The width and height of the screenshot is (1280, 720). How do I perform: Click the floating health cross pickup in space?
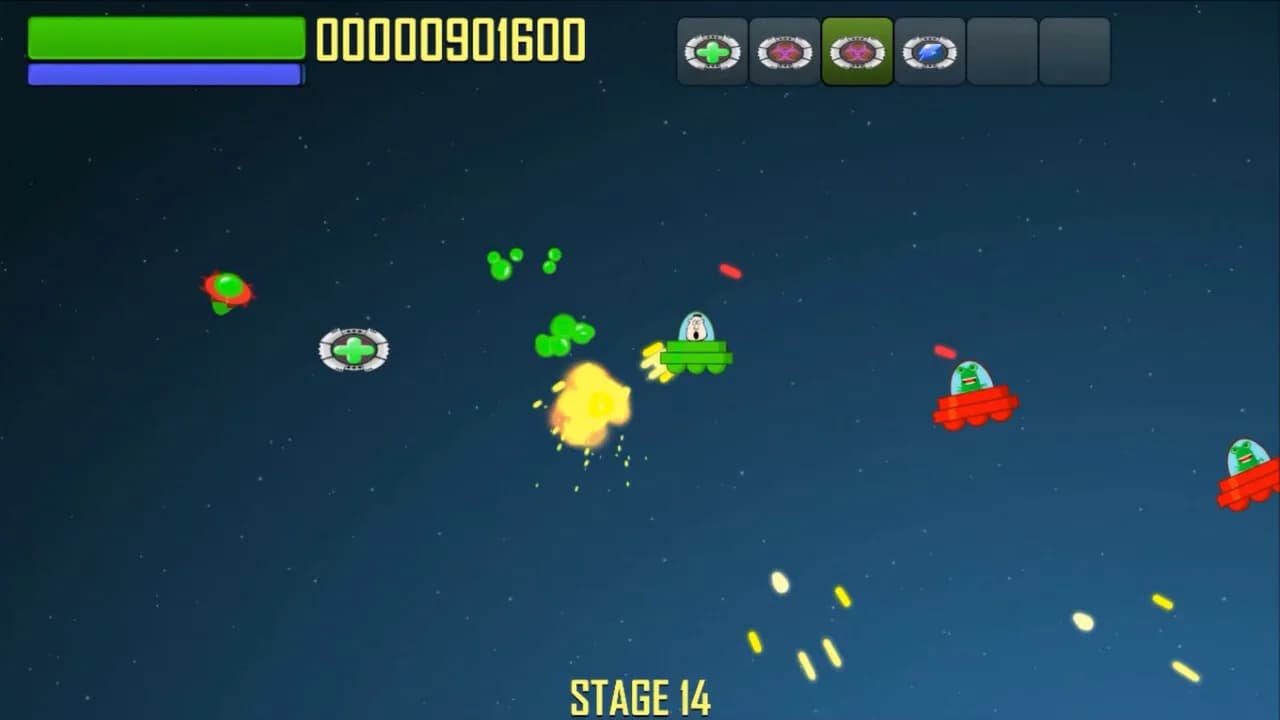pyautogui.click(x=354, y=348)
